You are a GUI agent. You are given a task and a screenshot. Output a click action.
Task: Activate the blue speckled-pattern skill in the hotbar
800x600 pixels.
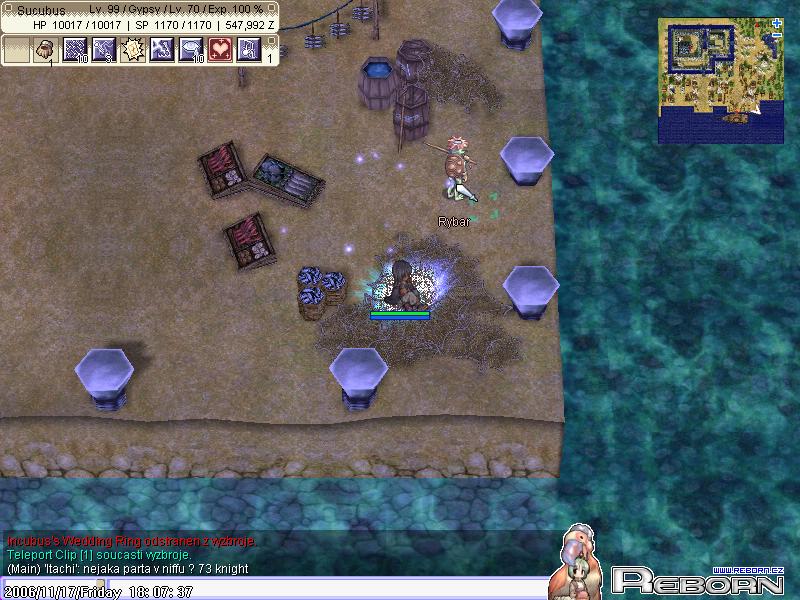click(75, 49)
